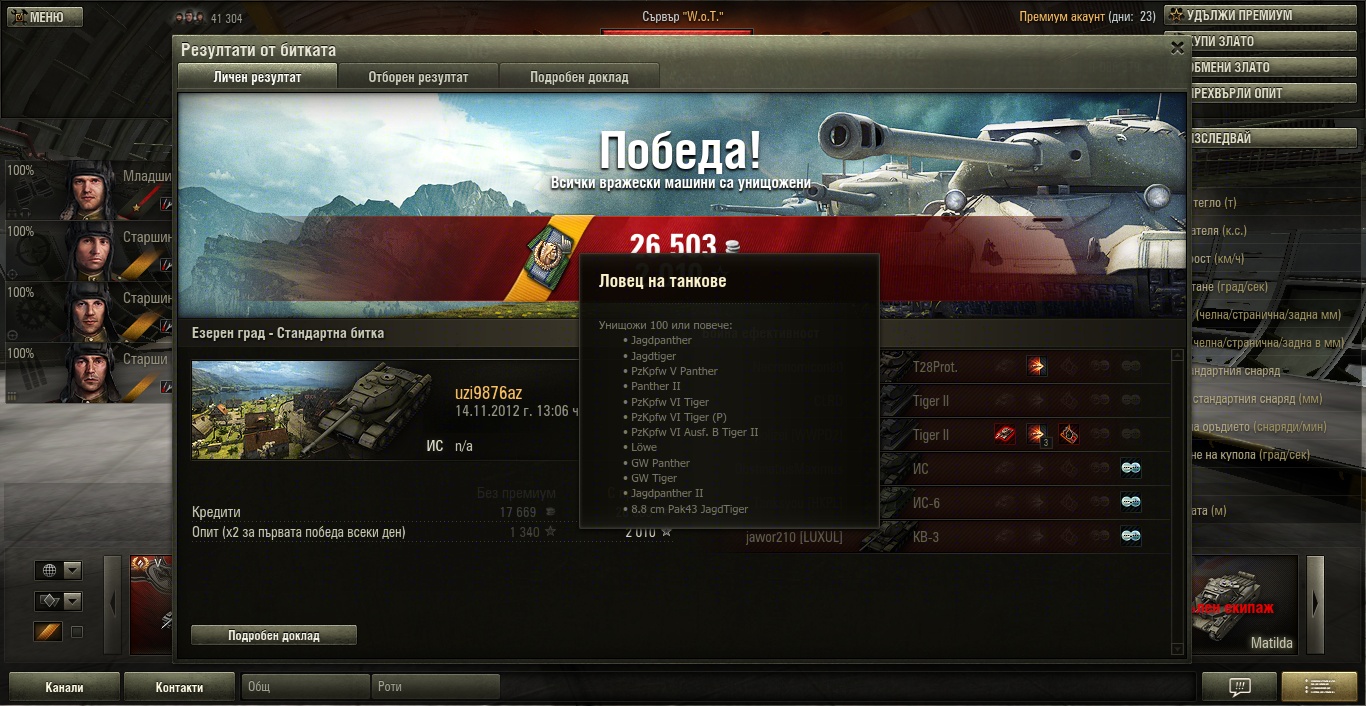The height and width of the screenshot is (706, 1366).
Task: Open the Контакти list
Action: (x=179, y=687)
